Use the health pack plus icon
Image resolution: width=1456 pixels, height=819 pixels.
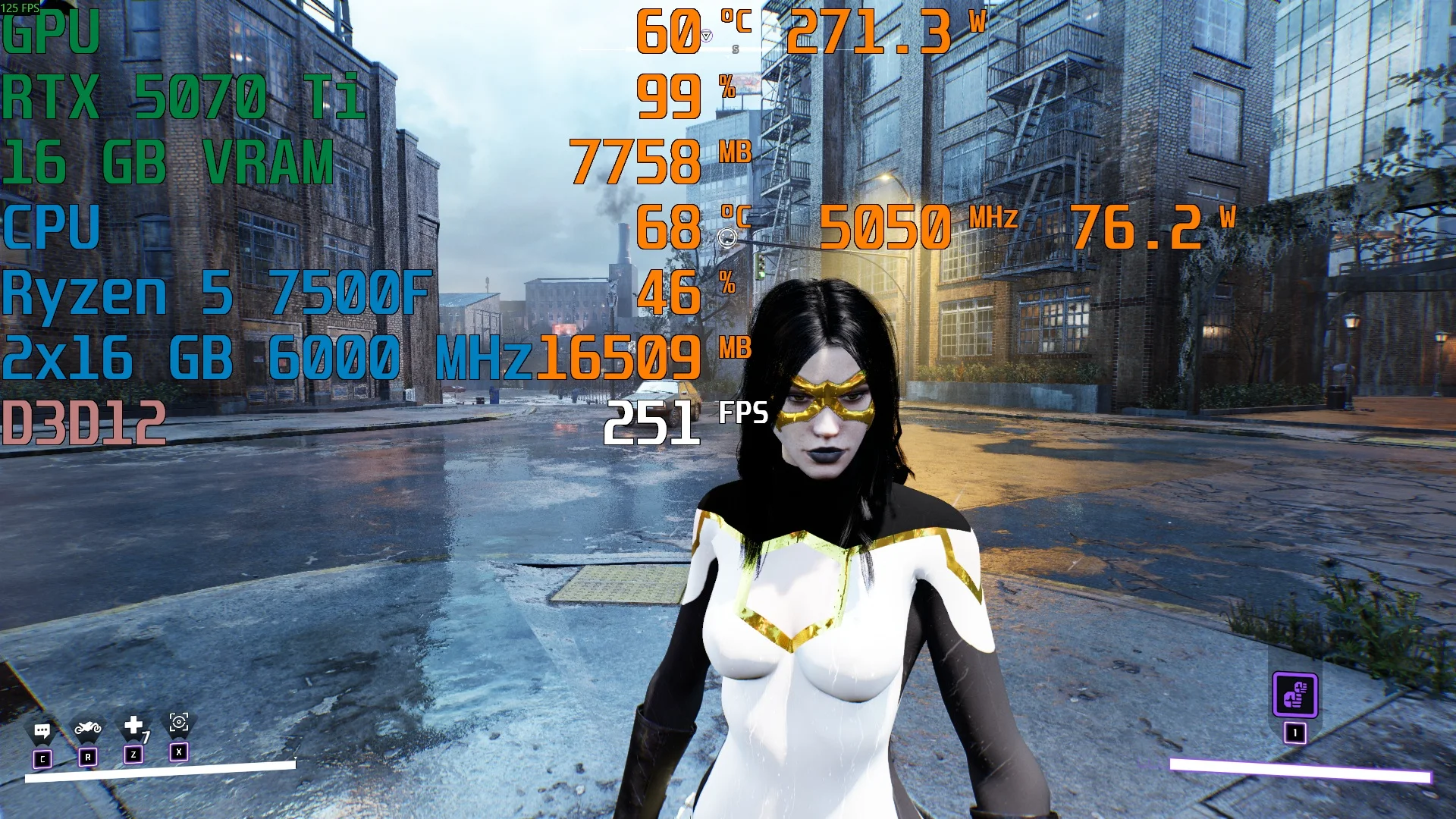pyautogui.click(x=133, y=726)
